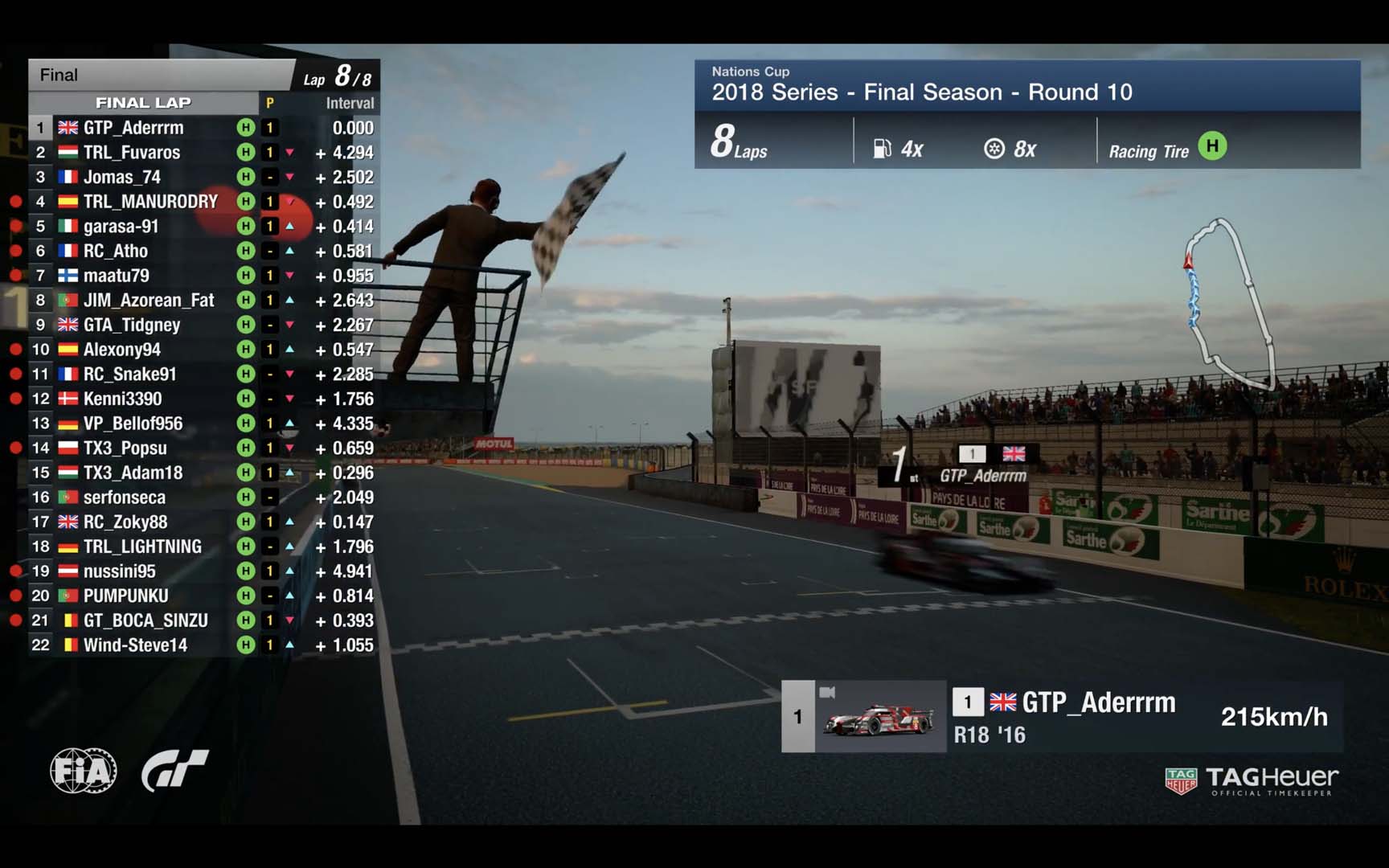Pick Jomas_74 from the driver list
Image resolution: width=1389 pixels, height=868 pixels.
[122, 177]
